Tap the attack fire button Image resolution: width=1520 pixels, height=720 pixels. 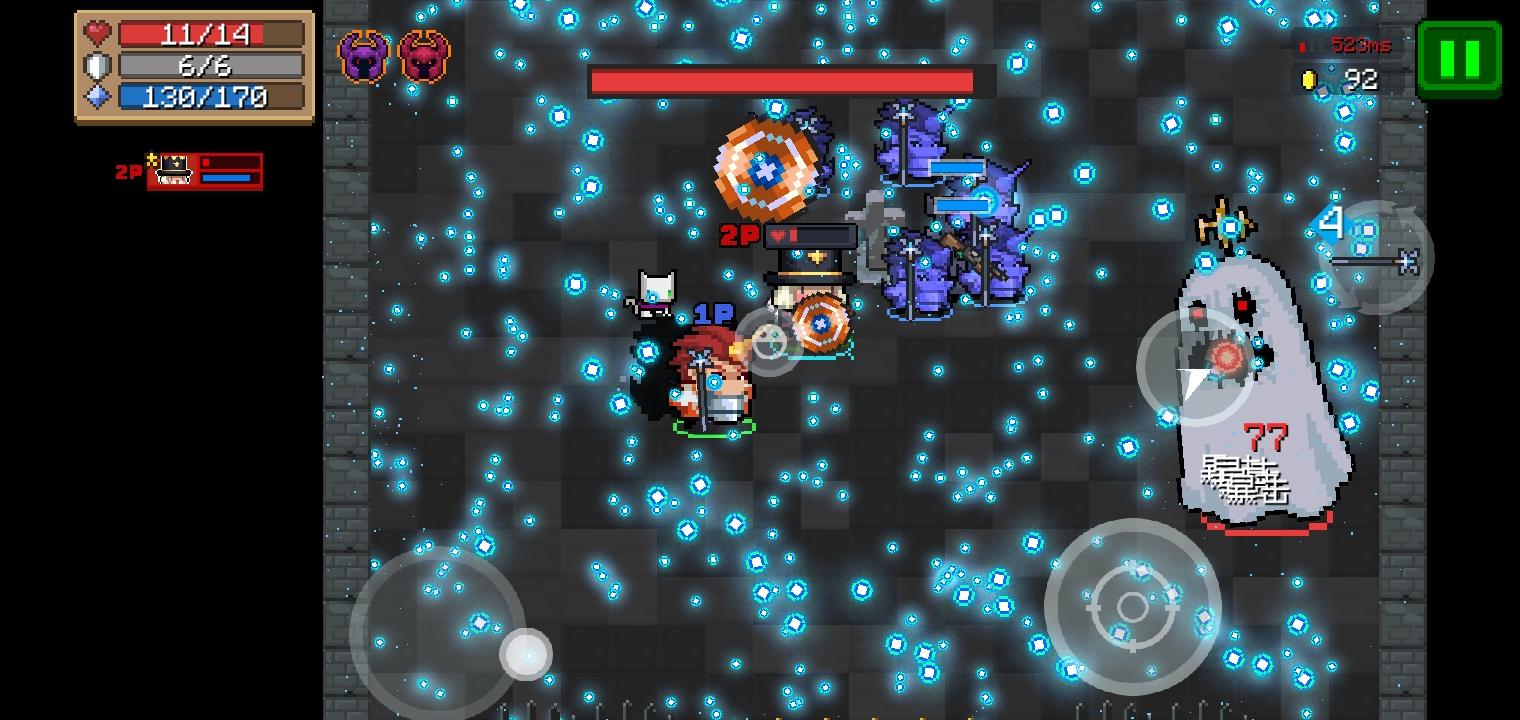(1134, 605)
